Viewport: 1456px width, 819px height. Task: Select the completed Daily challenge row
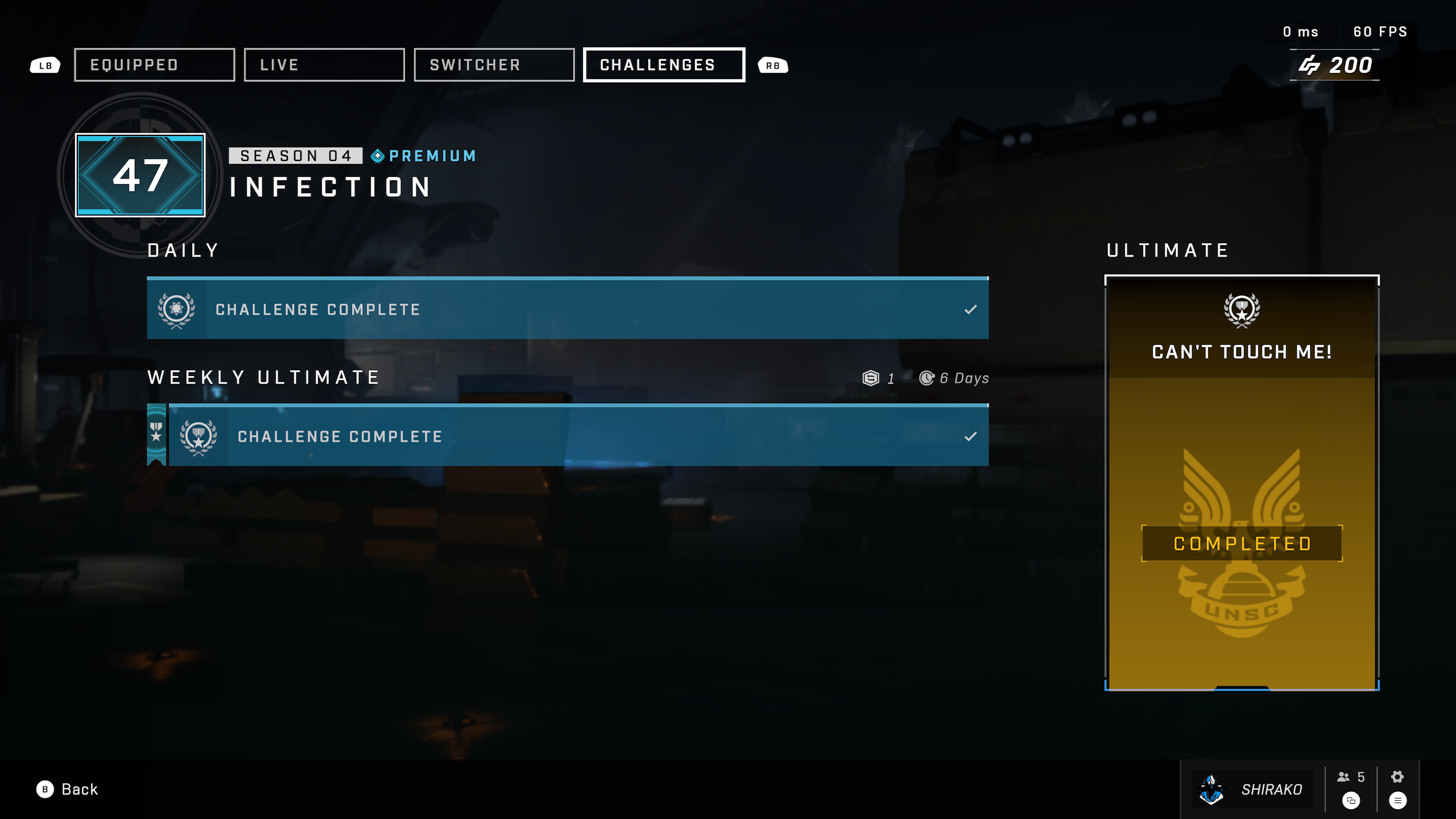click(x=568, y=309)
